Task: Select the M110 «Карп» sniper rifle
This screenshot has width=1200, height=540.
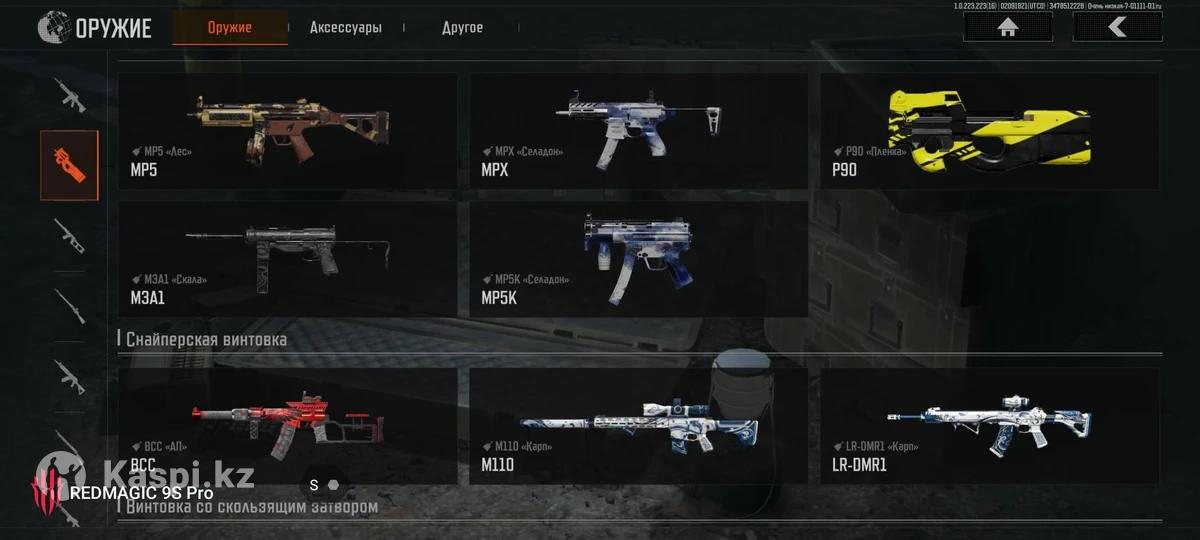Action: click(x=639, y=426)
